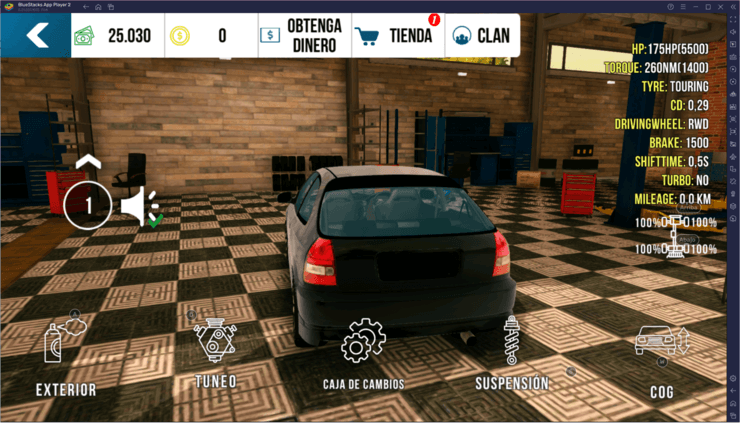Open the Suspensión settings menu
Screen dimensions: 740x423
point(512,348)
